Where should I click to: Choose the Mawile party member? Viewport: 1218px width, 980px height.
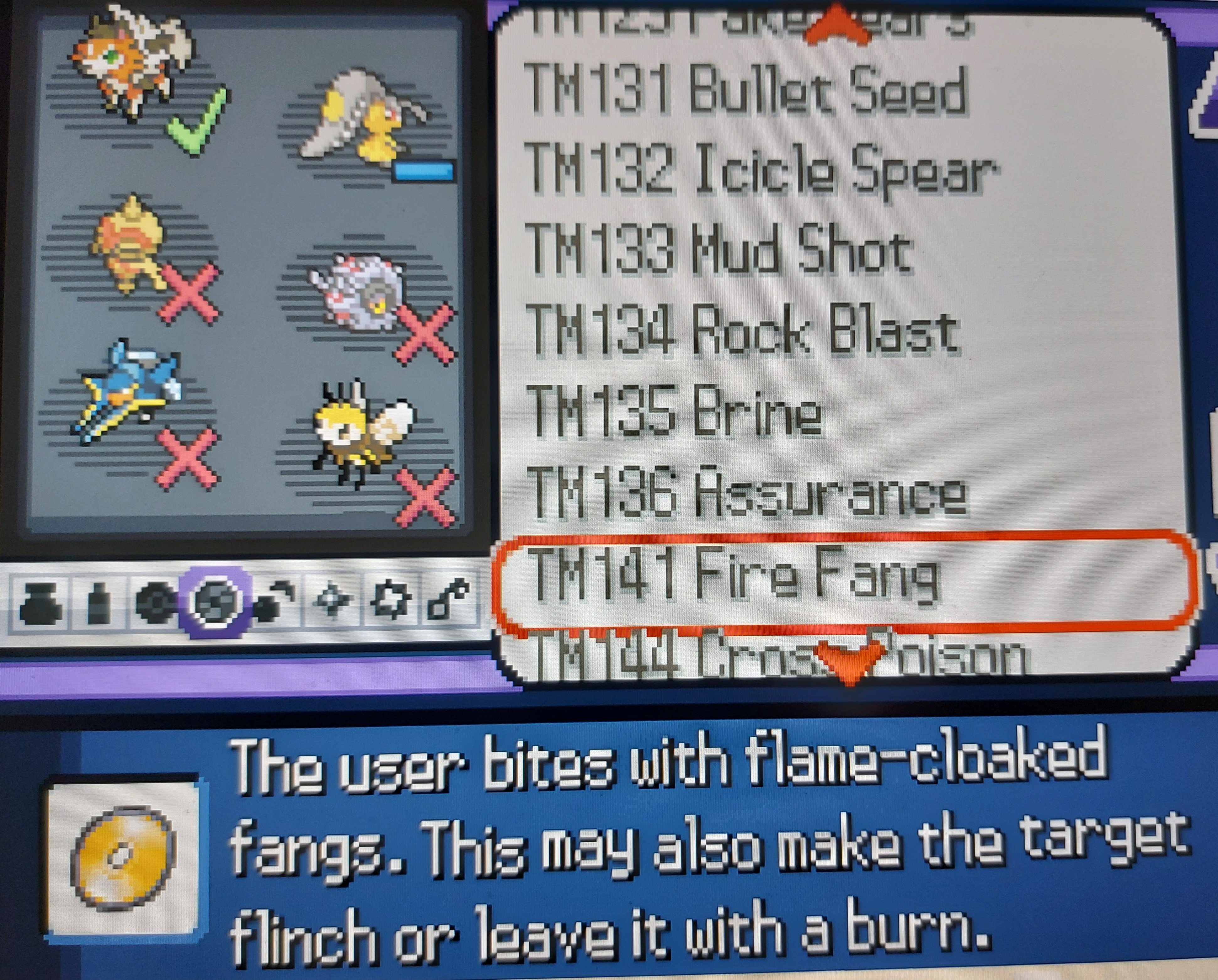[x=361, y=119]
